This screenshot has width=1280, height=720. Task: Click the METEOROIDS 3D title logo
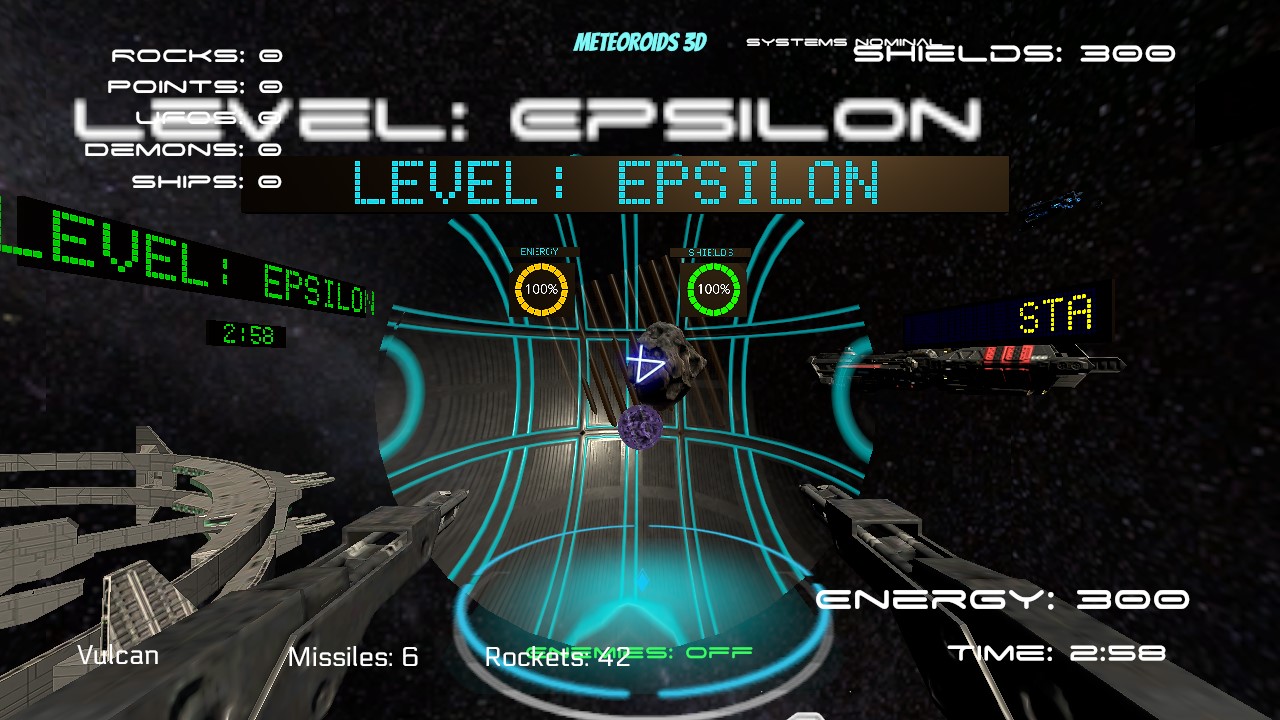click(x=638, y=43)
